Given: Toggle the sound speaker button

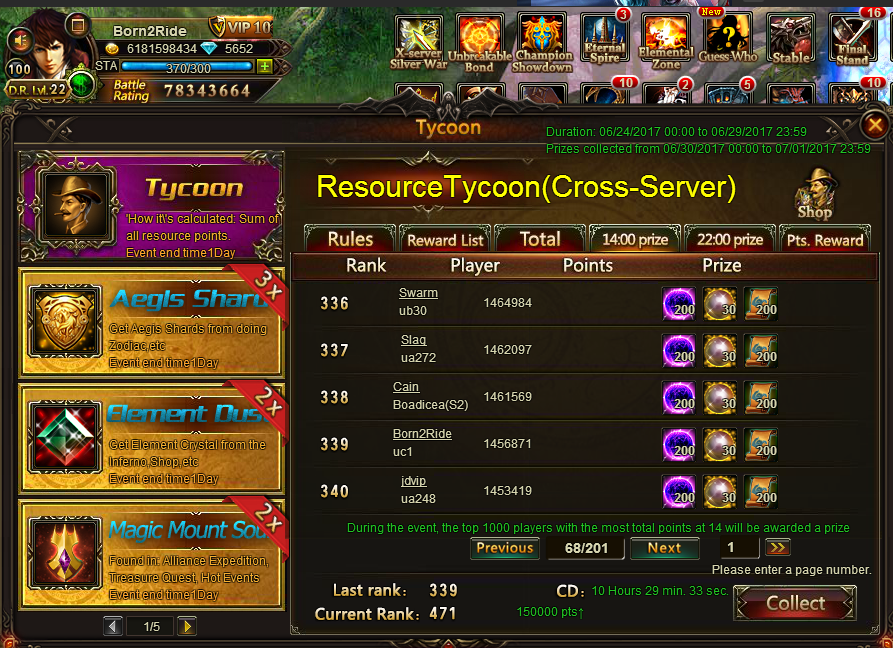Looking at the screenshot, I should pos(20,40).
